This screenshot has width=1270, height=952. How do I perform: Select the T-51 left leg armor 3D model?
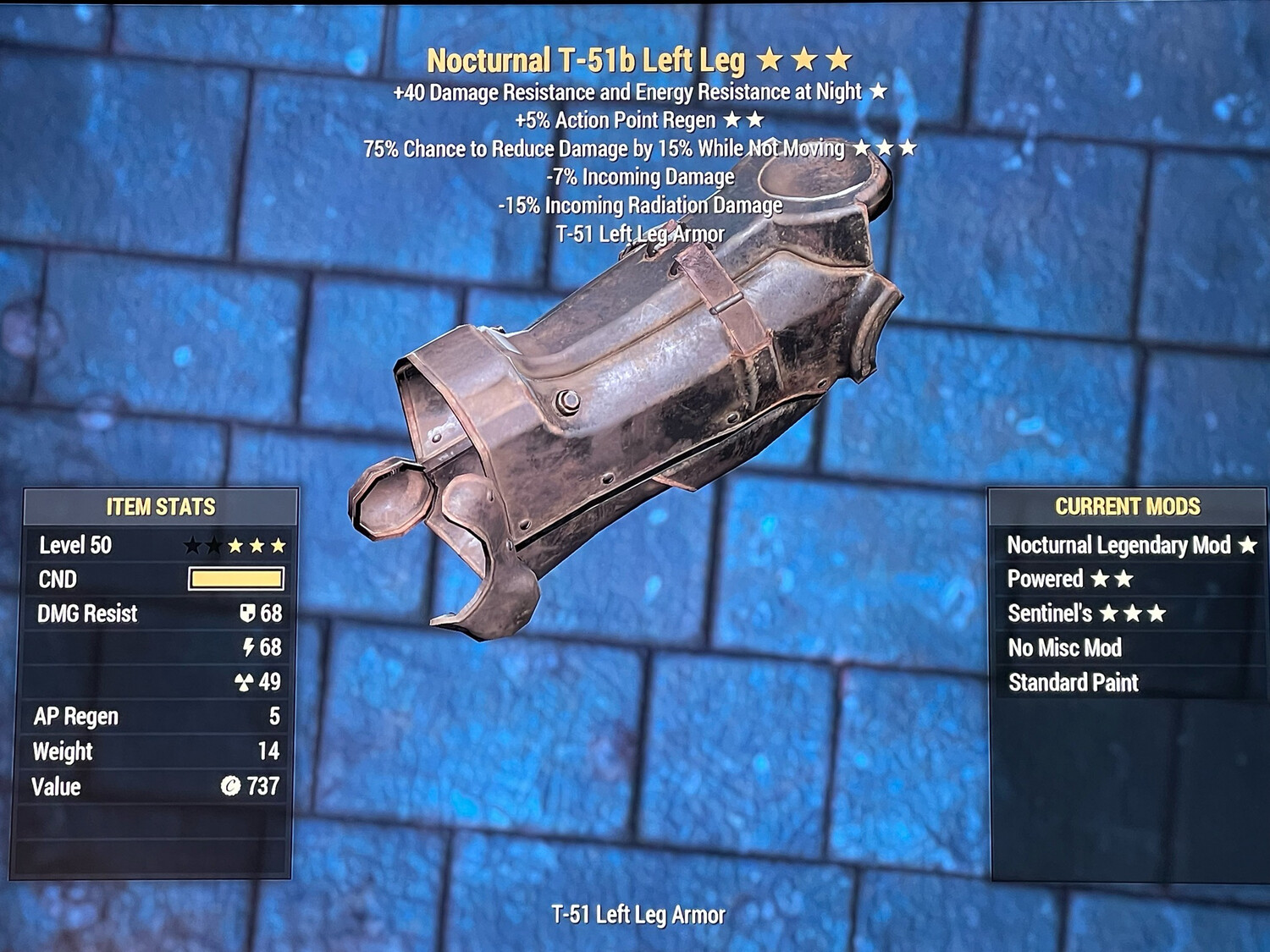627,398
